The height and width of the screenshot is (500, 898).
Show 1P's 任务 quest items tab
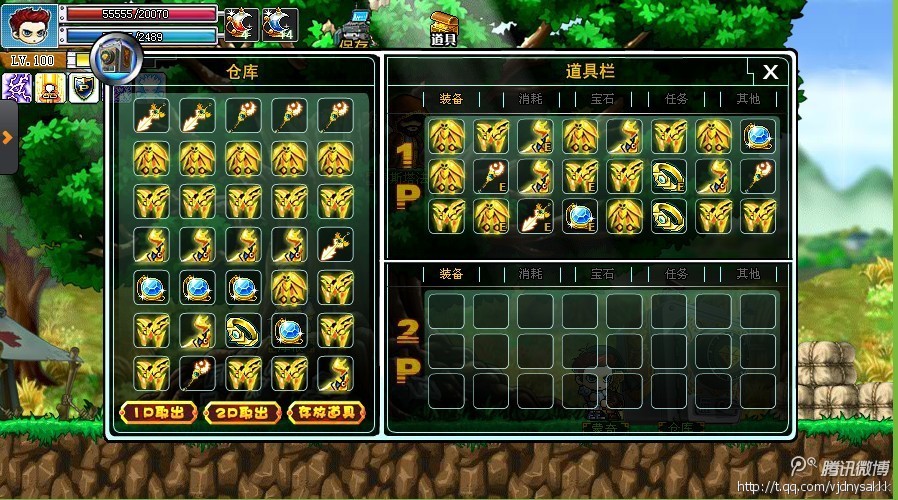click(x=677, y=99)
